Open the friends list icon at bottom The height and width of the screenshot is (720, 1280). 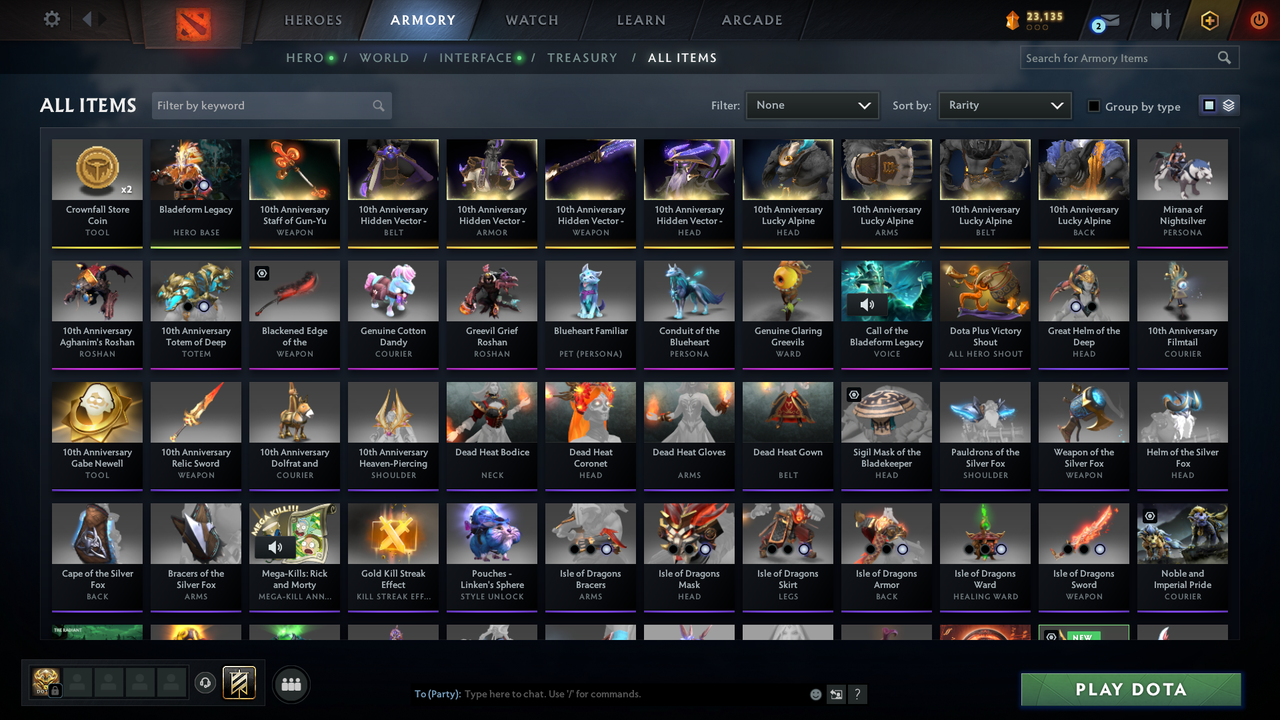291,685
